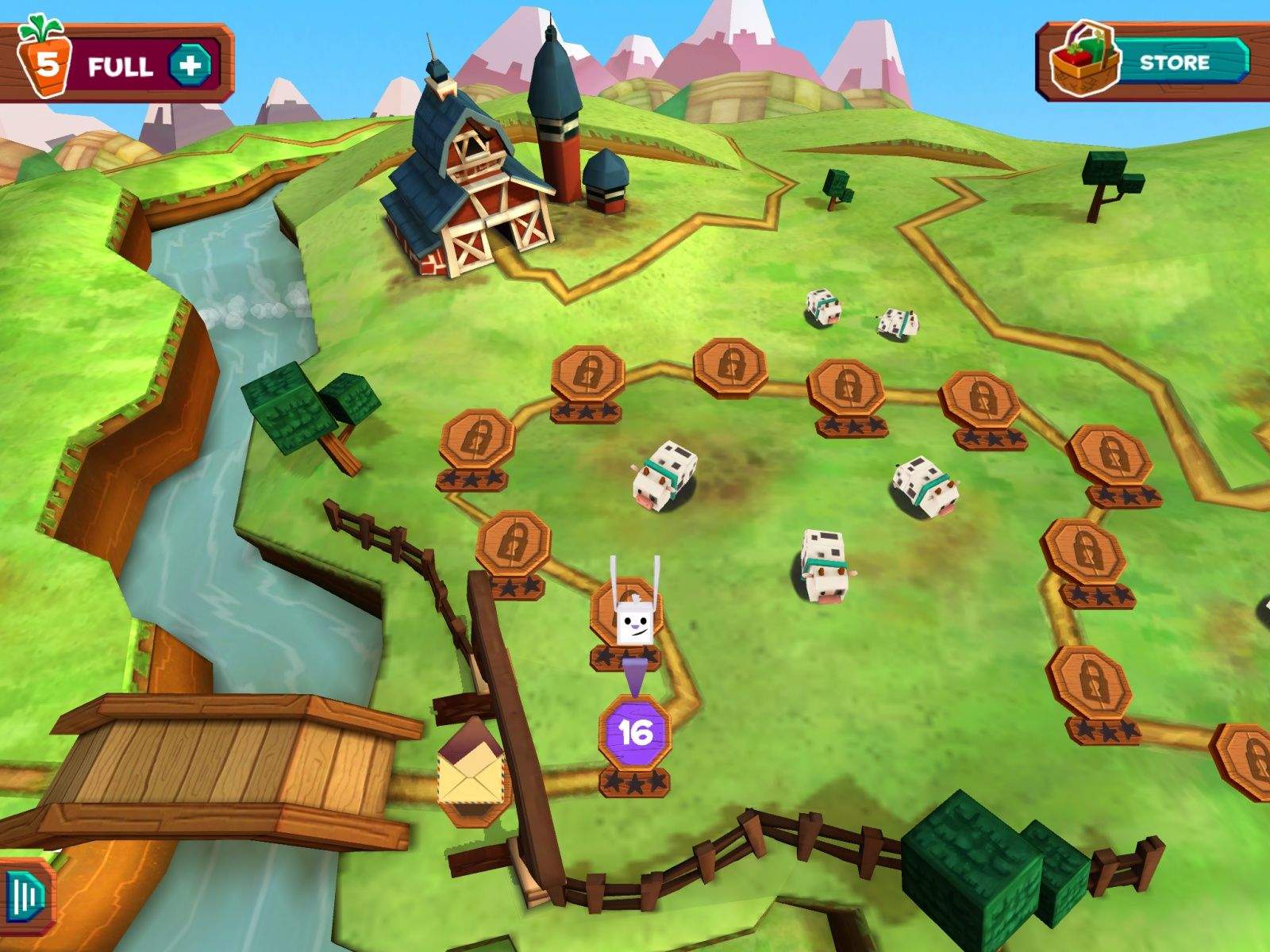Screen dimensions: 1270x952
Task: Add more carrots with the plus button
Action: 190,65
